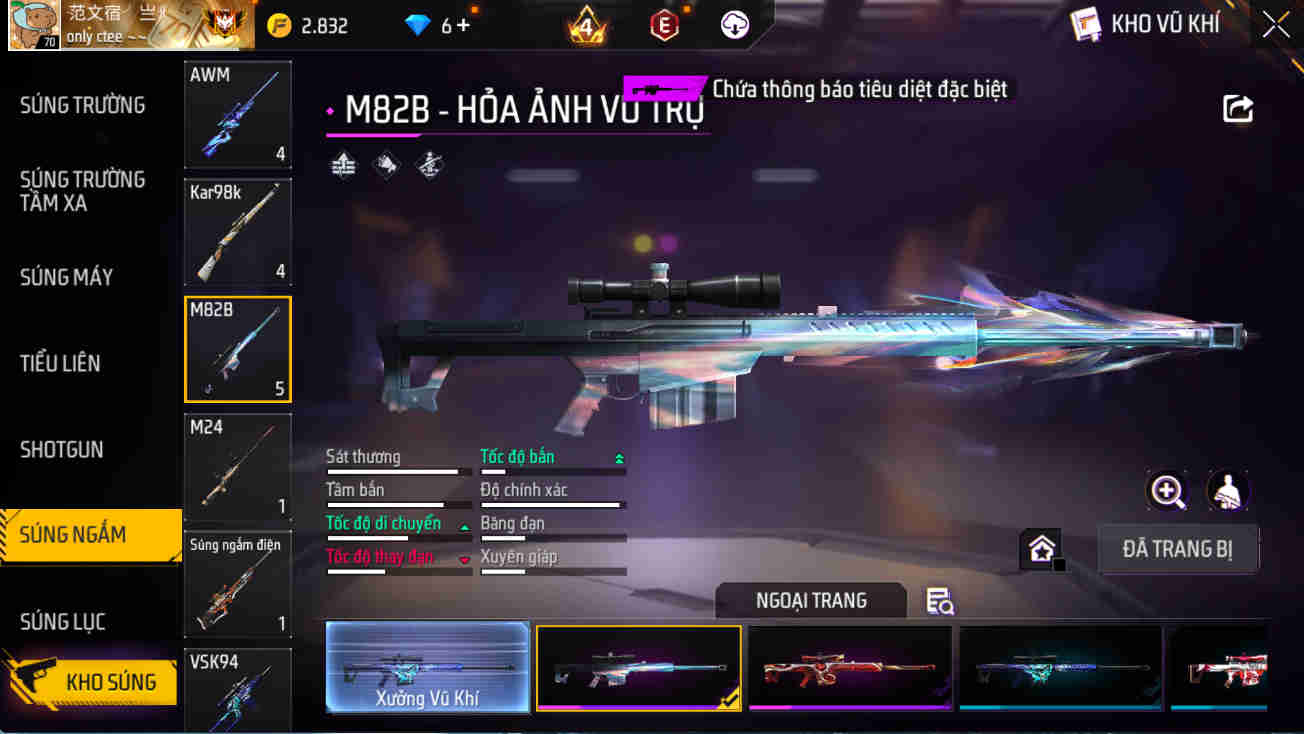Toggle the first weapon attribute badge under the title

[343, 163]
